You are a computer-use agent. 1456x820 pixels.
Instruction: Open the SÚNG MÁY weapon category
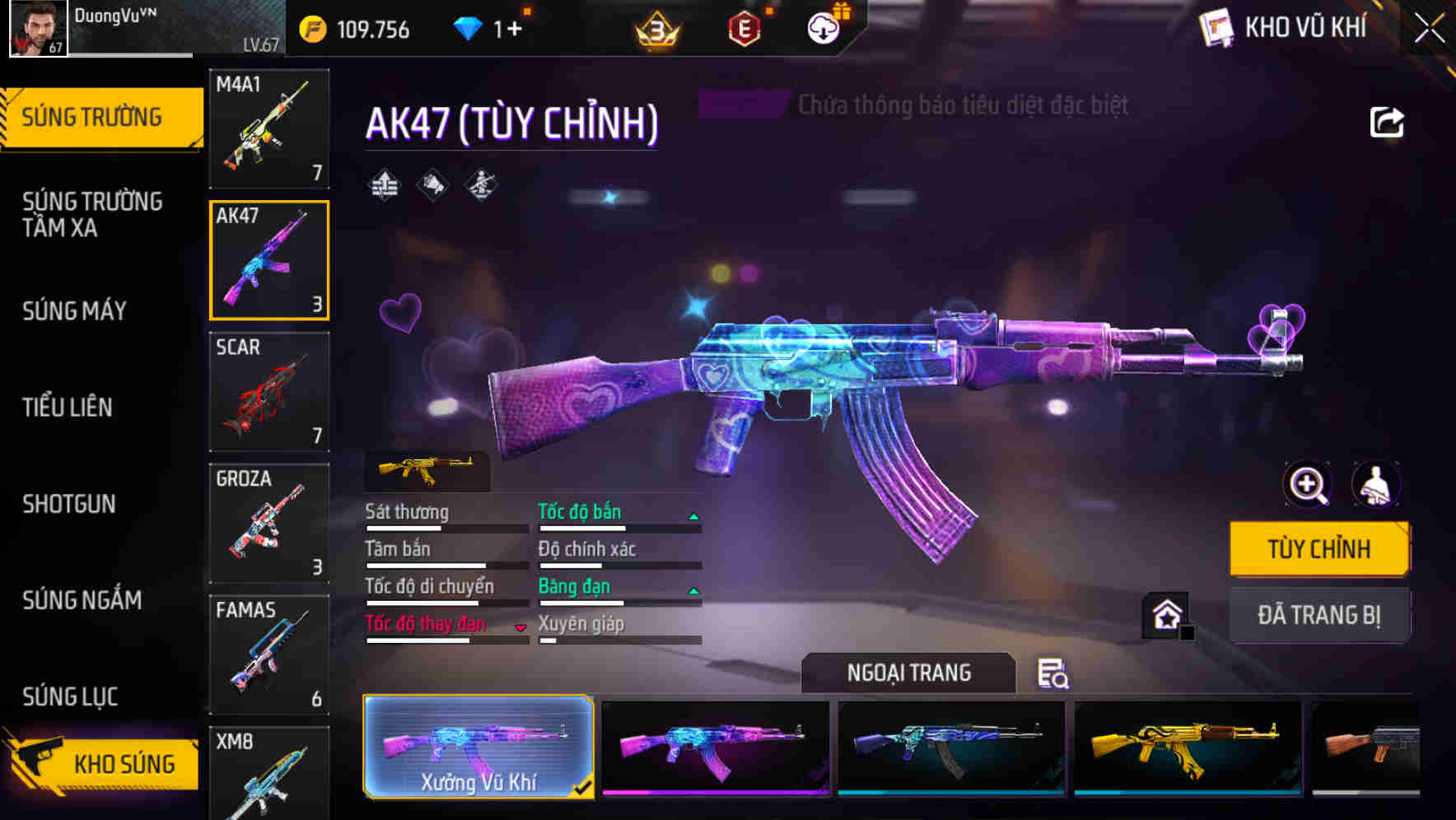pyautogui.click(x=74, y=311)
